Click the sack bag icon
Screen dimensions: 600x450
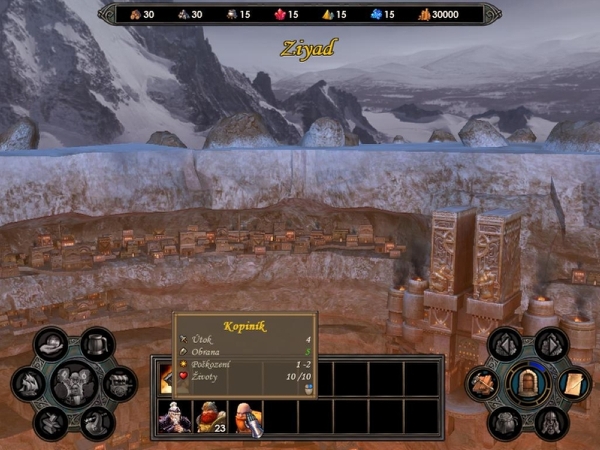point(505,421)
